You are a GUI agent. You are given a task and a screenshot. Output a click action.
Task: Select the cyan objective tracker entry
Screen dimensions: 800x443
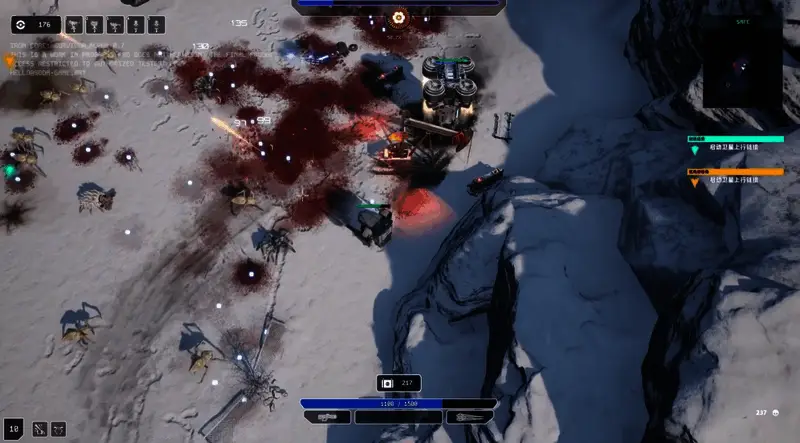point(735,144)
